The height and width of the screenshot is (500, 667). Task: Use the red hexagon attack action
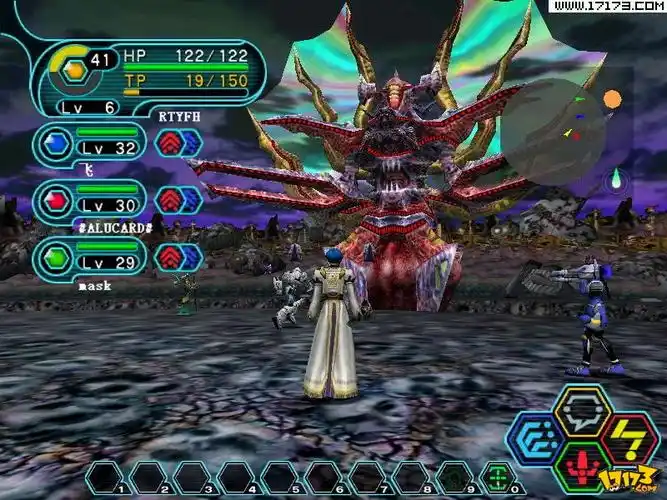[x=582, y=467]
